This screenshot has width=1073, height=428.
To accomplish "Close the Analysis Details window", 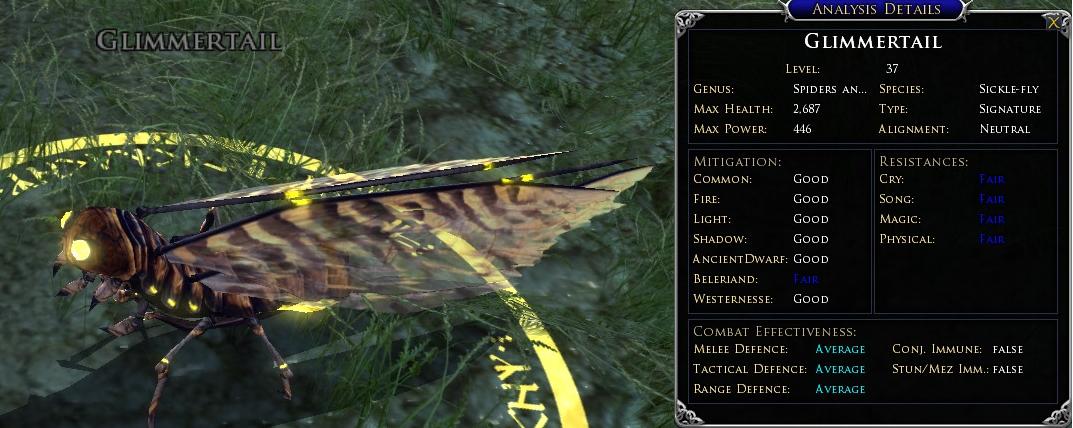I will [1053, 22].
